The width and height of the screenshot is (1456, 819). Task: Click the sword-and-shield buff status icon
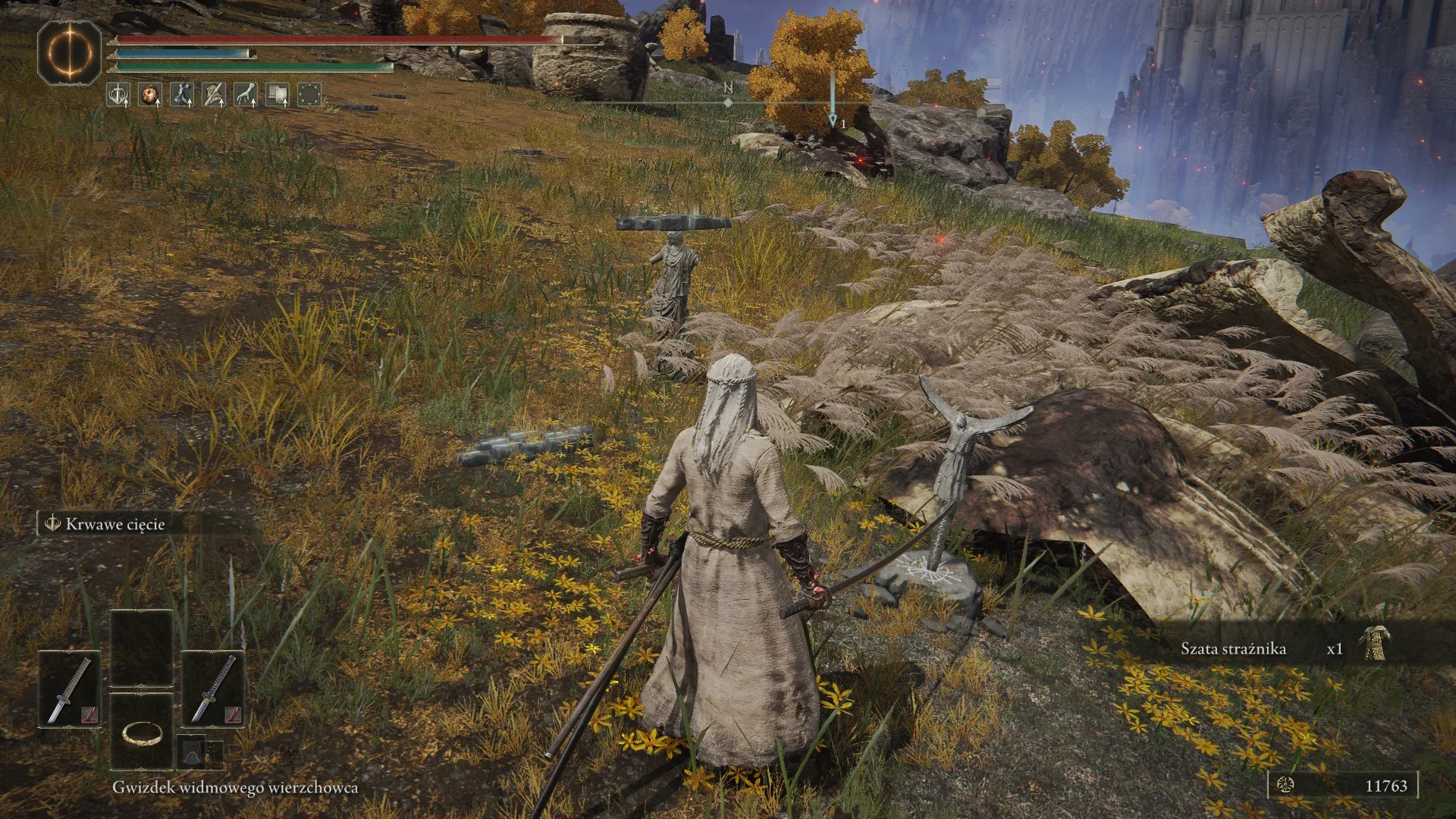[x=118, y=95]
